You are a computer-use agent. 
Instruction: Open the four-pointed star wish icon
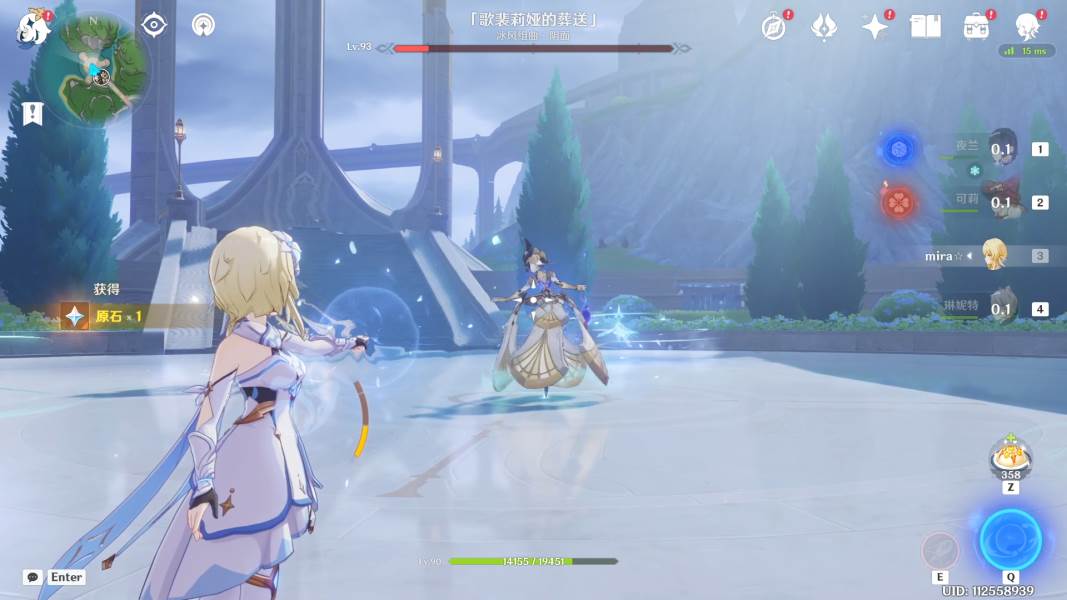[x=874, y=27]
